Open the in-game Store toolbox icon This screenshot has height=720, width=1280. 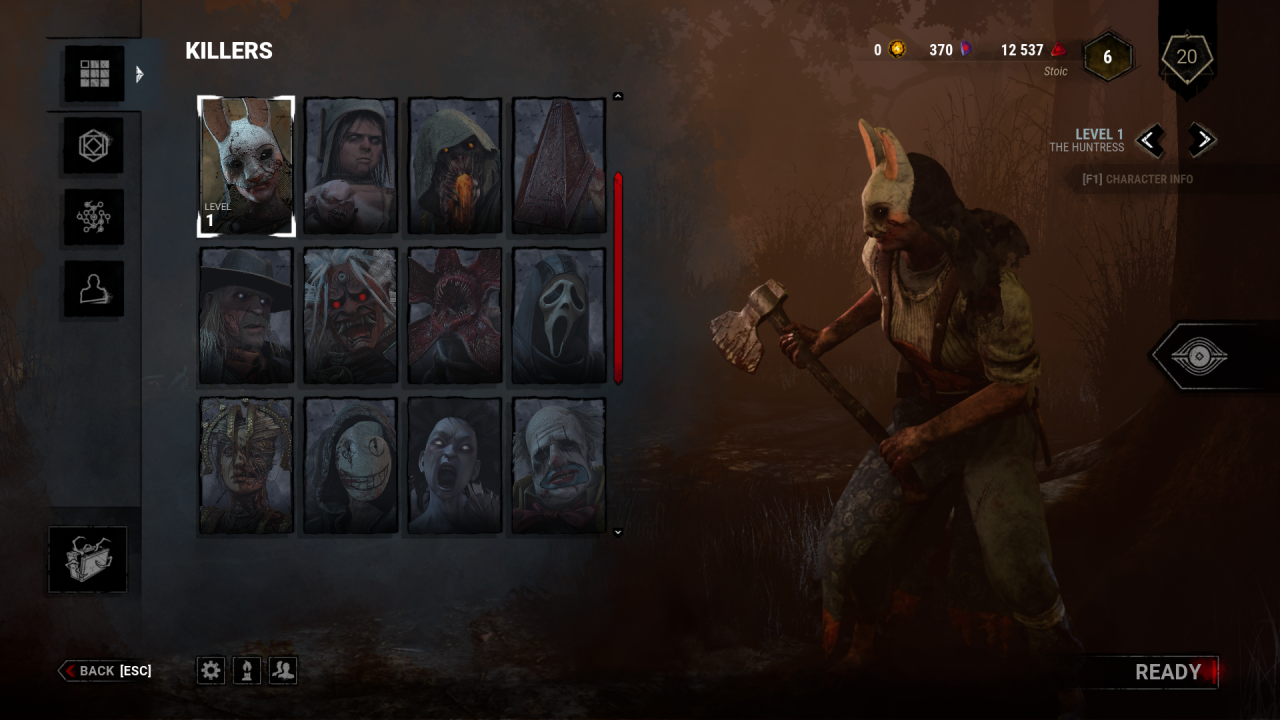(88, 559)
